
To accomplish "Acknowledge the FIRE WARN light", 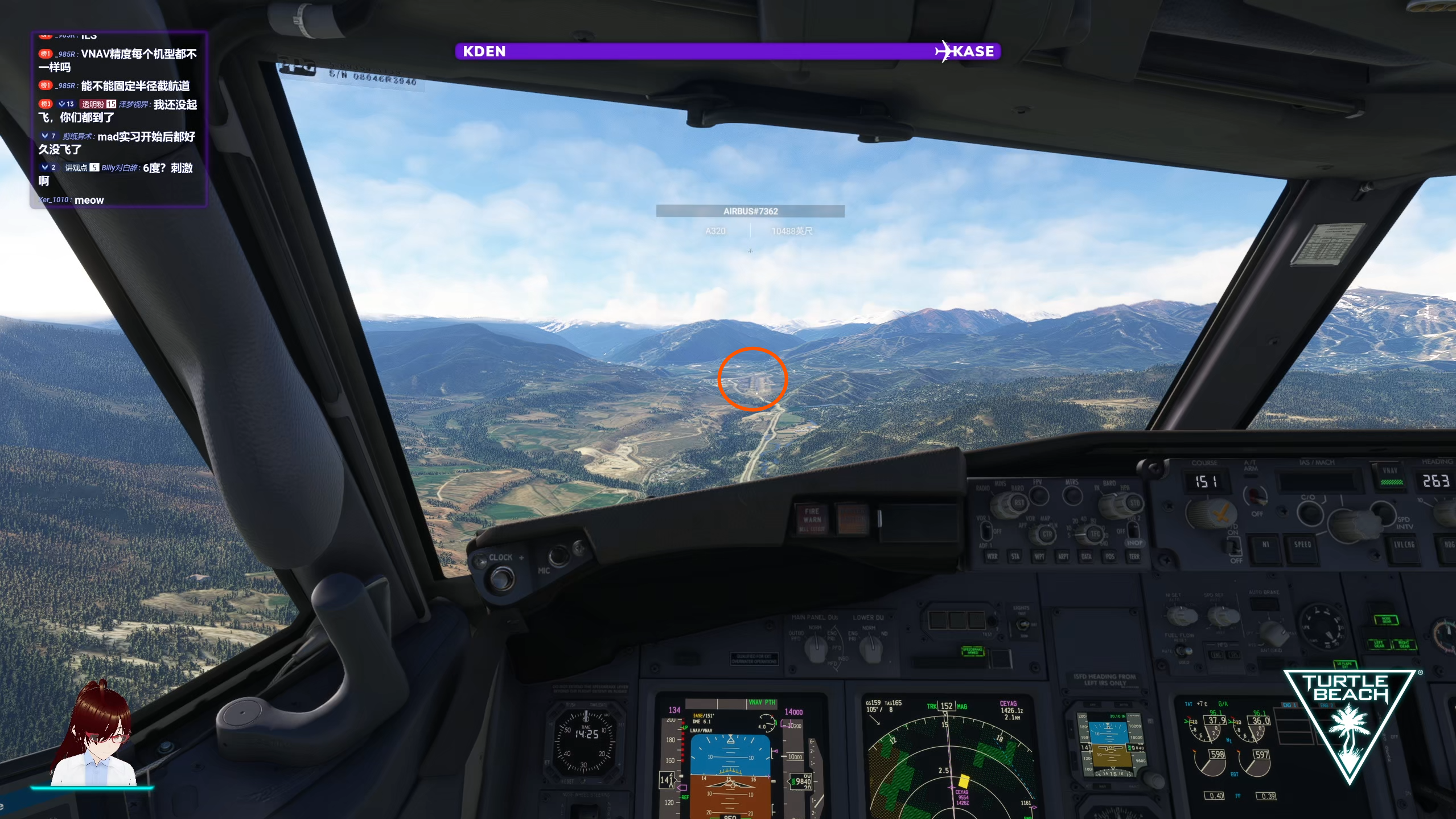I will [x=812, y=518].
